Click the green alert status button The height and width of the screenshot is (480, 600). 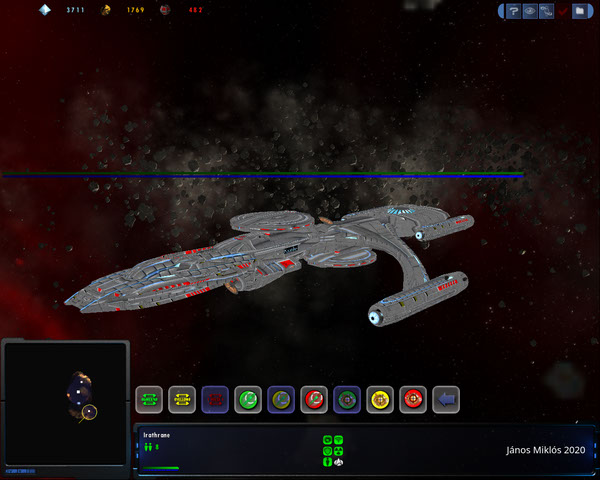coord(149,400)
